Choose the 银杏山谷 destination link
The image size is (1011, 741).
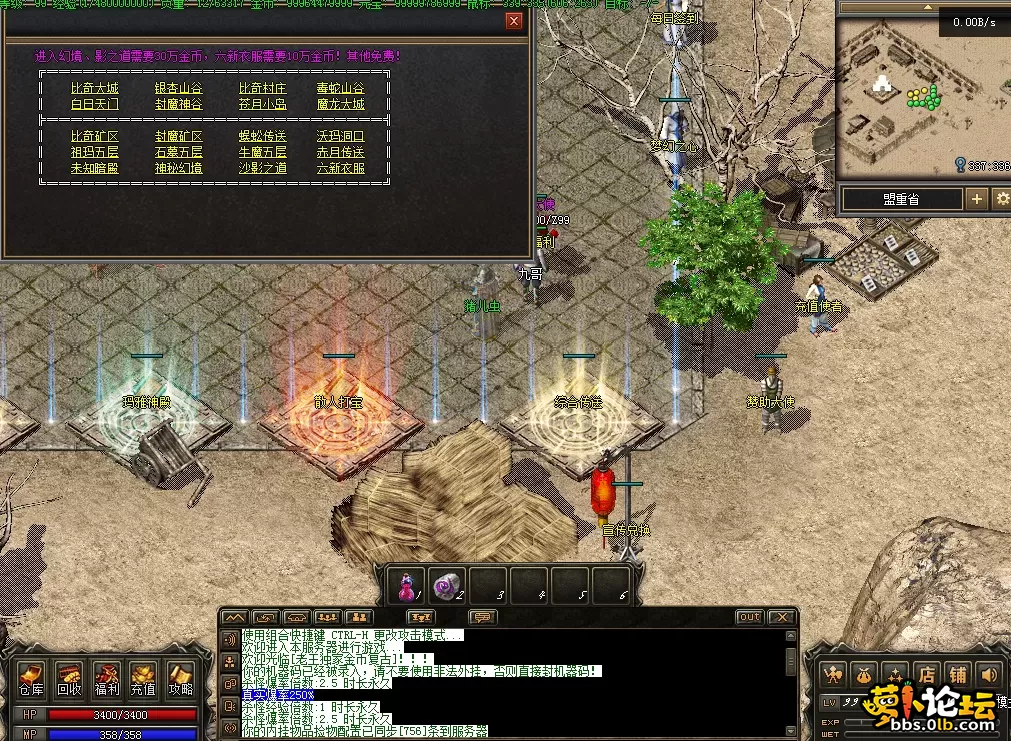[178, 88]
